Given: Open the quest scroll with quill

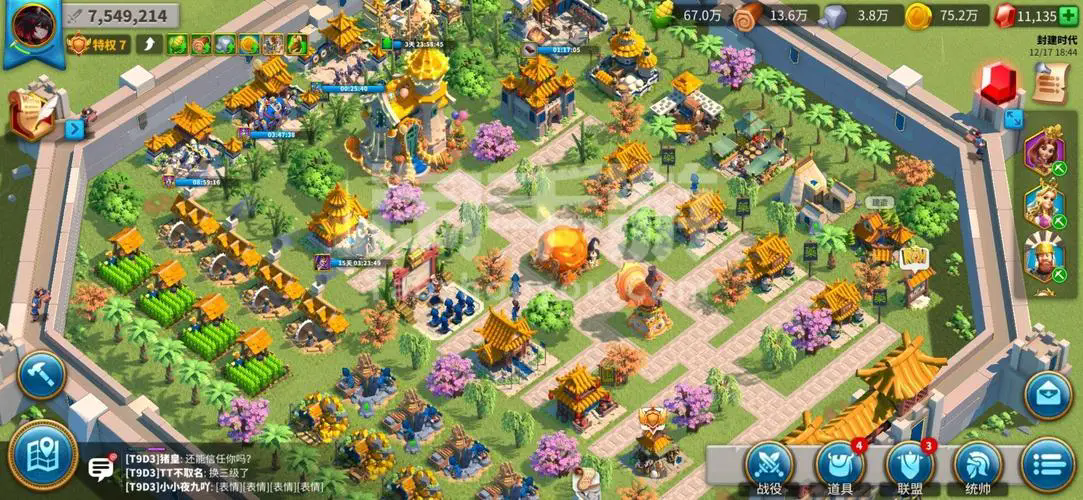Looking at the screenshot, I should 32,112.
